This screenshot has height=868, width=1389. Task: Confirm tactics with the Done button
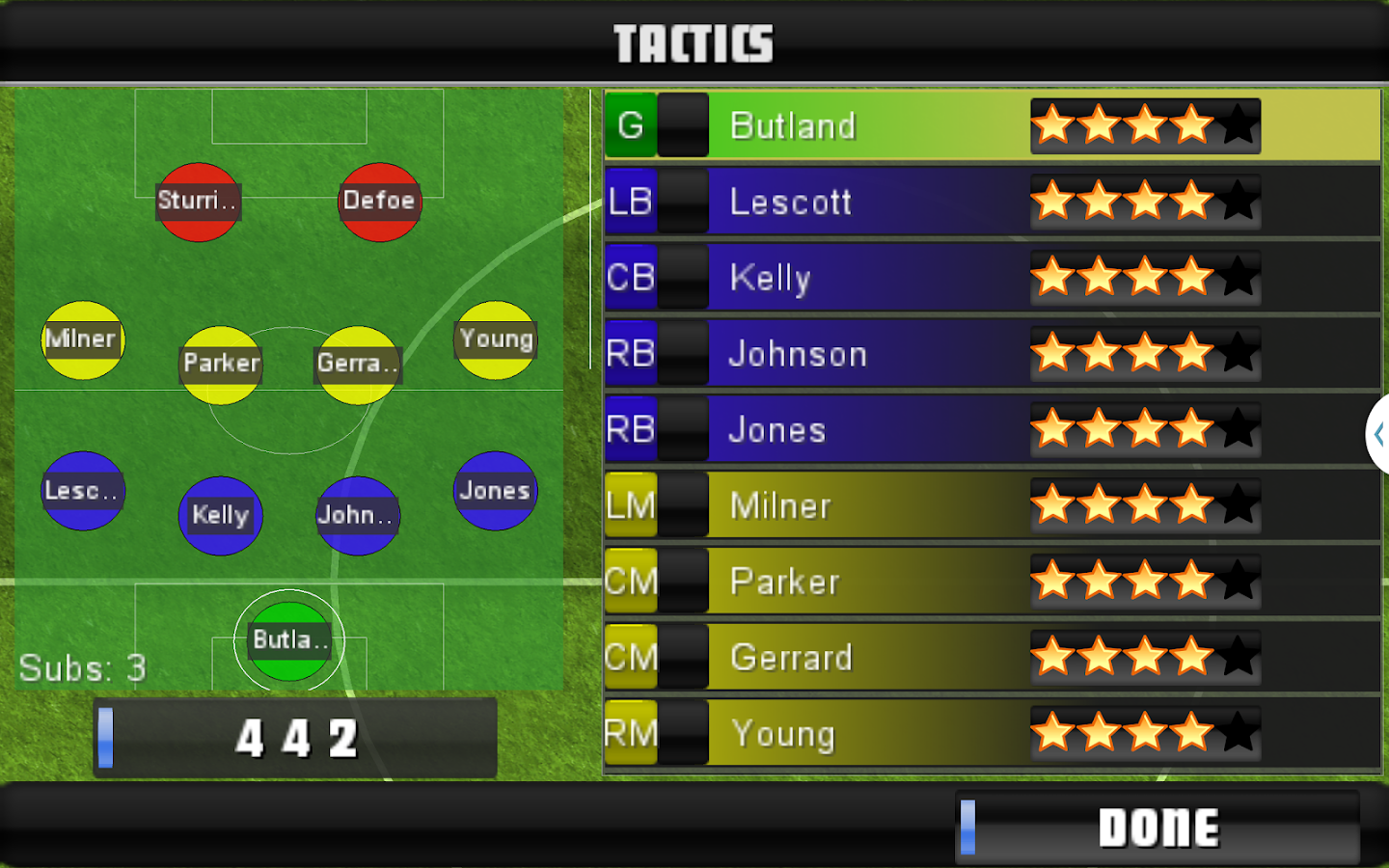point(1157,827)
